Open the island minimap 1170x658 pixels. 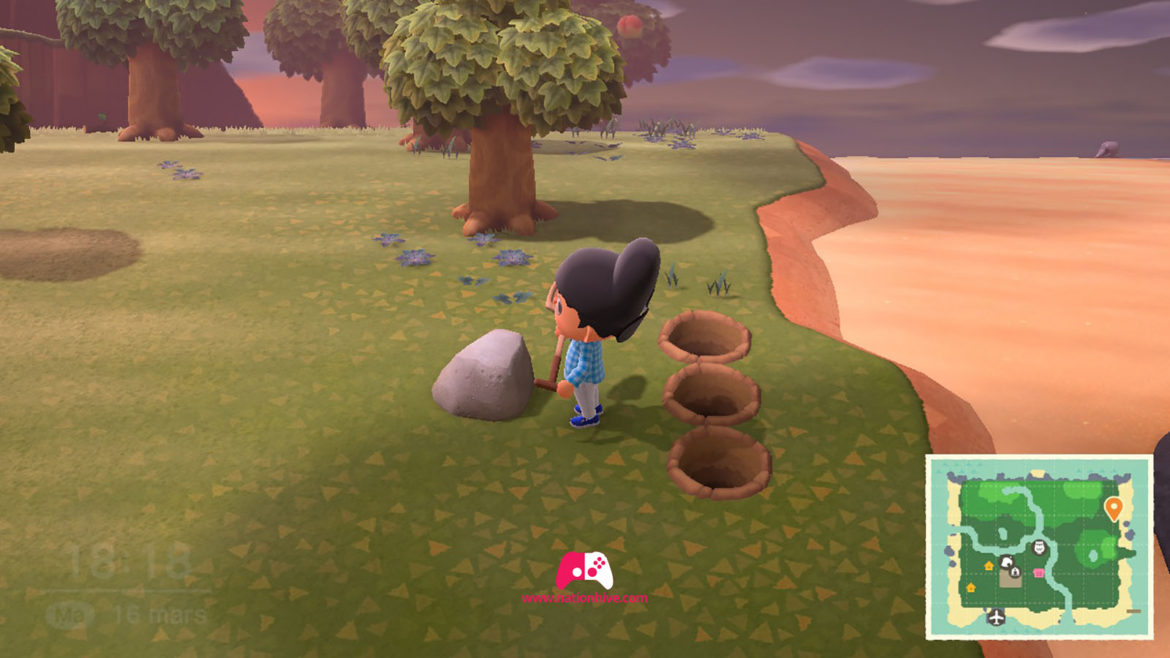[x=1039, y=546]
